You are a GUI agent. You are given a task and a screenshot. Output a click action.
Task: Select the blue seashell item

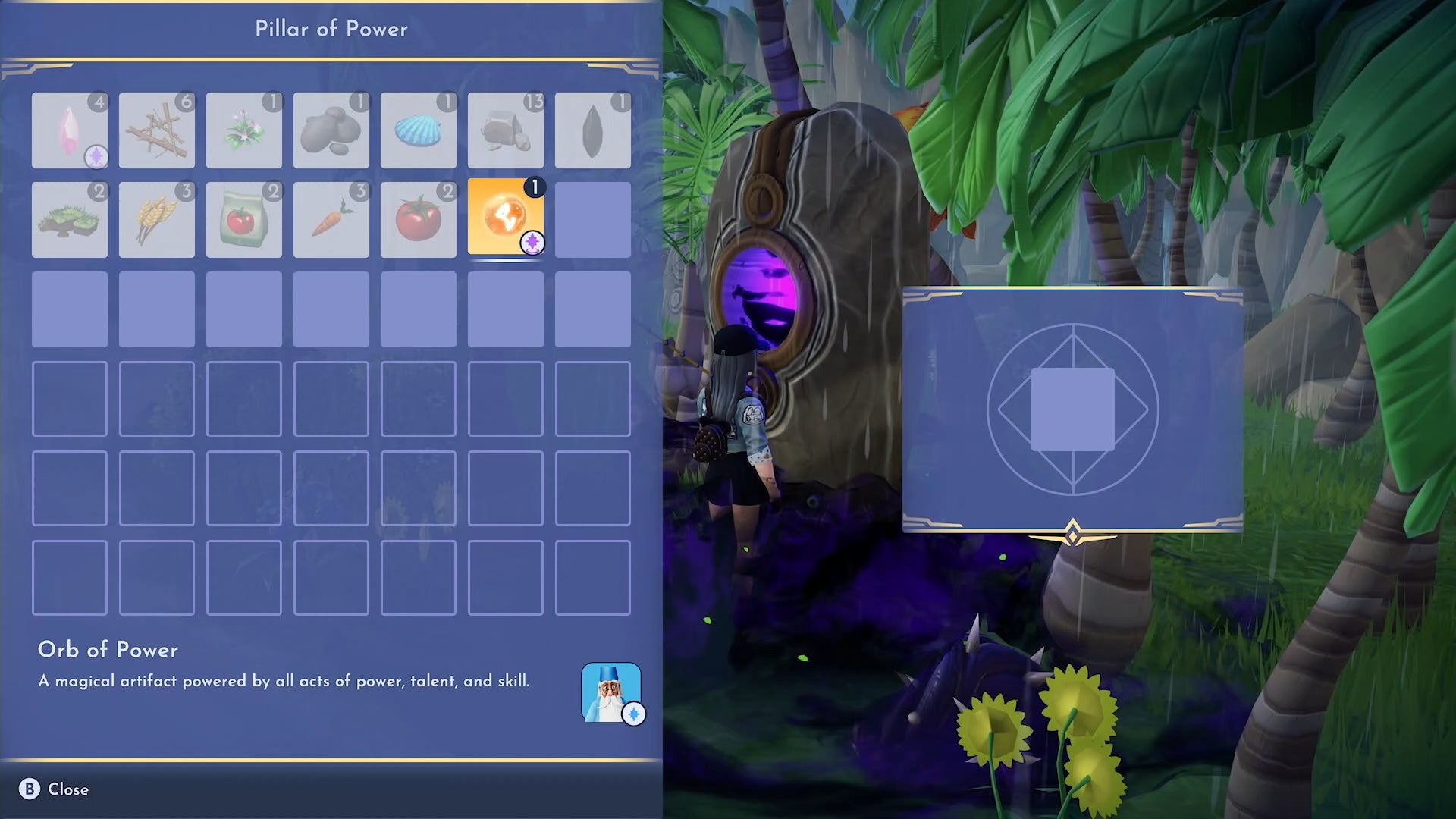coord(418,130)
